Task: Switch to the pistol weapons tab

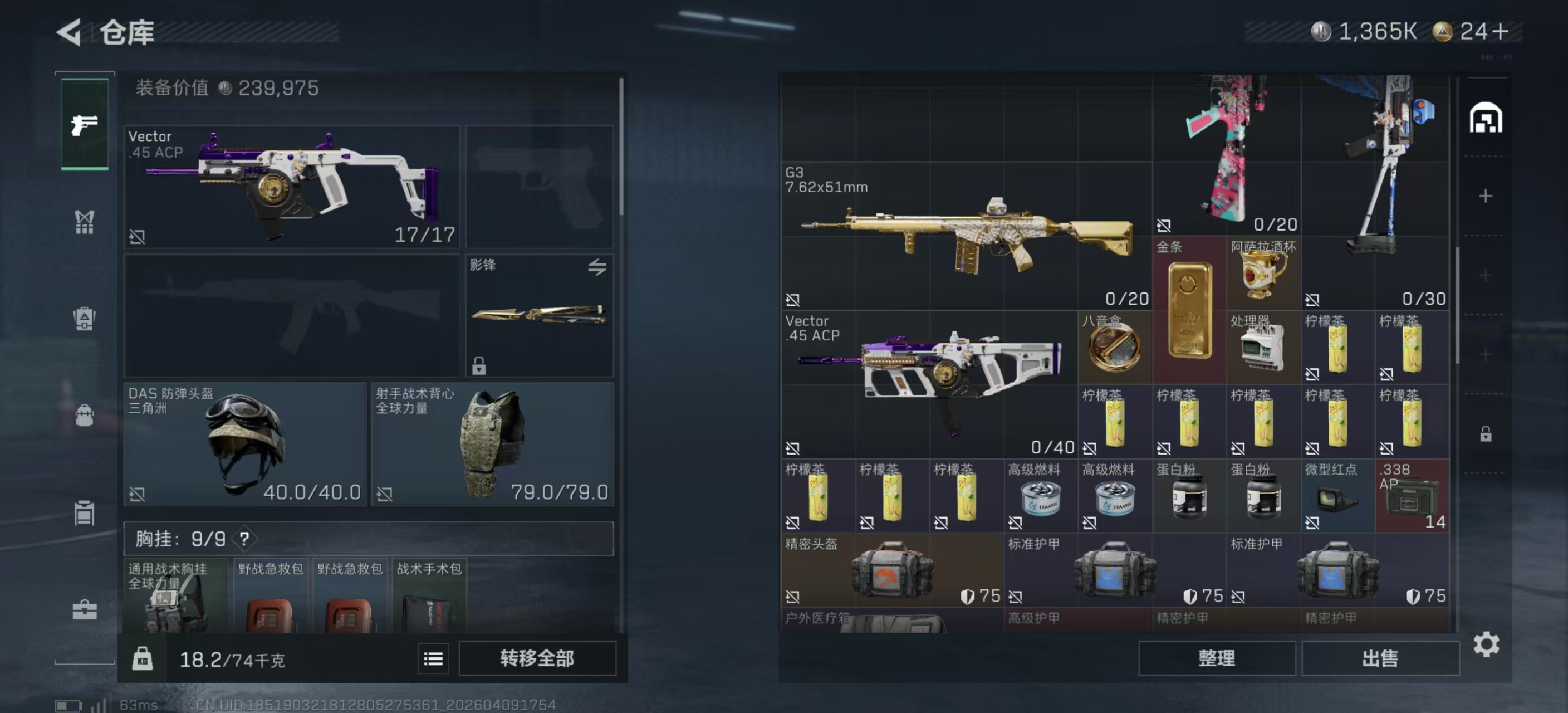Action: click(x=85, y=124)
